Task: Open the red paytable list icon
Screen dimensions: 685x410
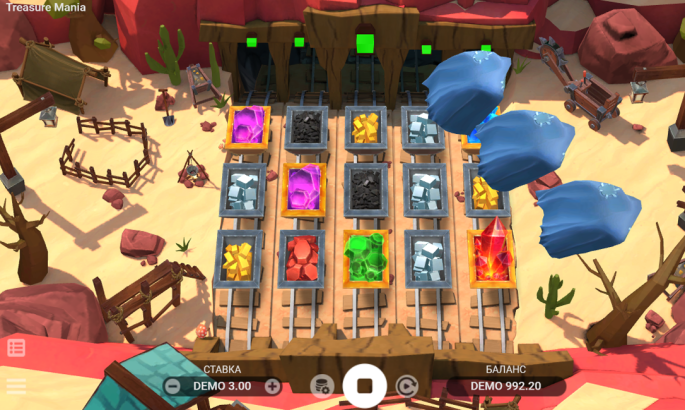Action: [16, 348]
